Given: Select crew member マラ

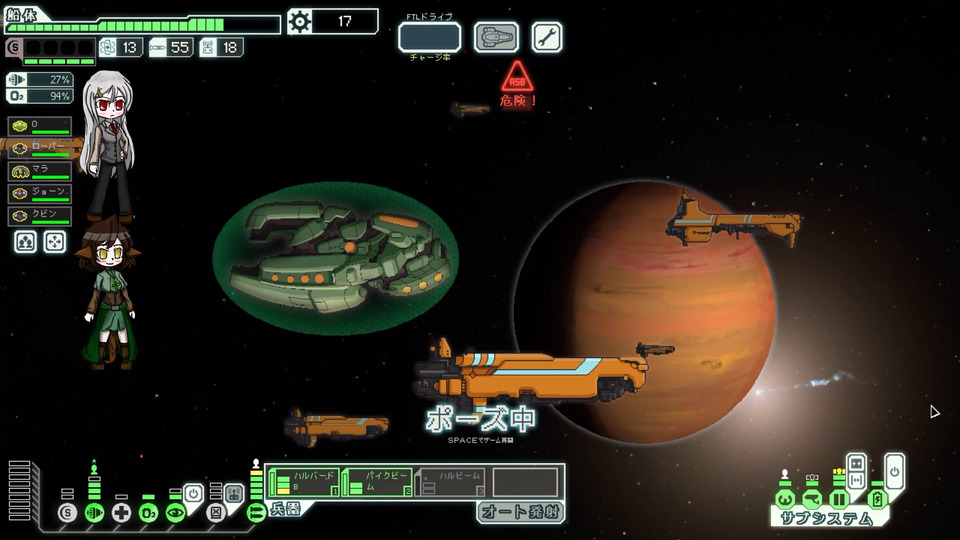Looking at the screenshot, I should (40, 171).
